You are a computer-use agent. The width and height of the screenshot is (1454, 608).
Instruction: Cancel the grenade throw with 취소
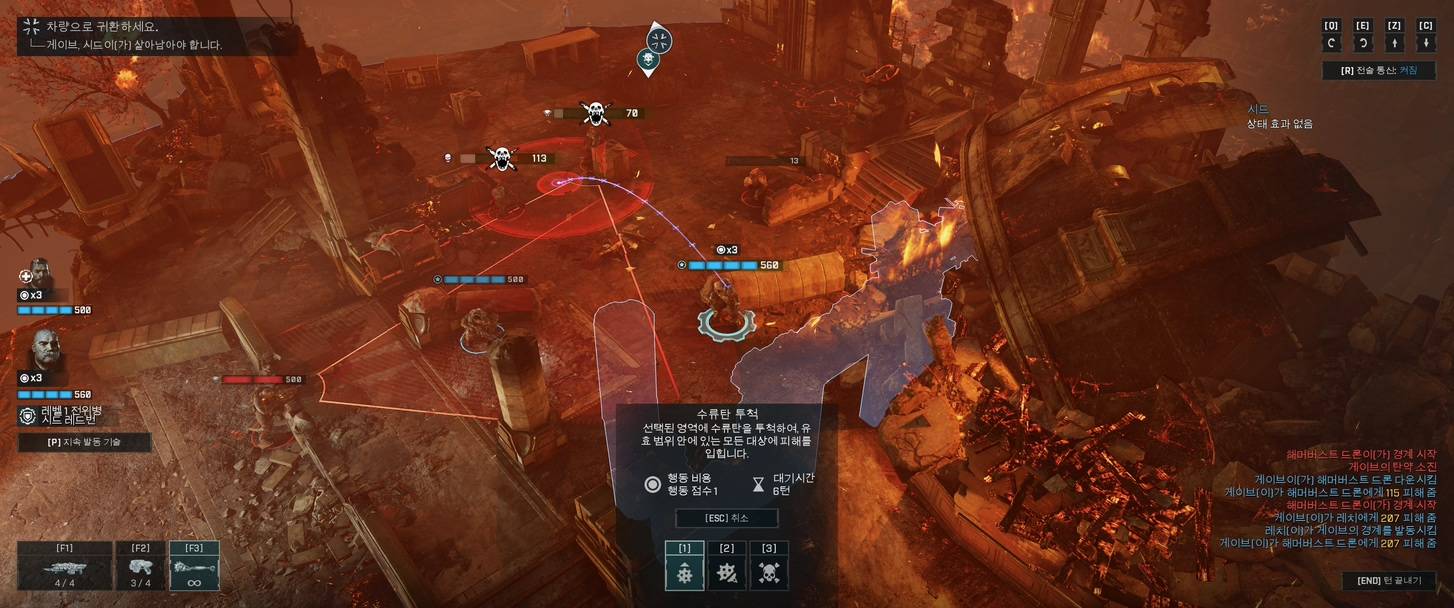726,518
